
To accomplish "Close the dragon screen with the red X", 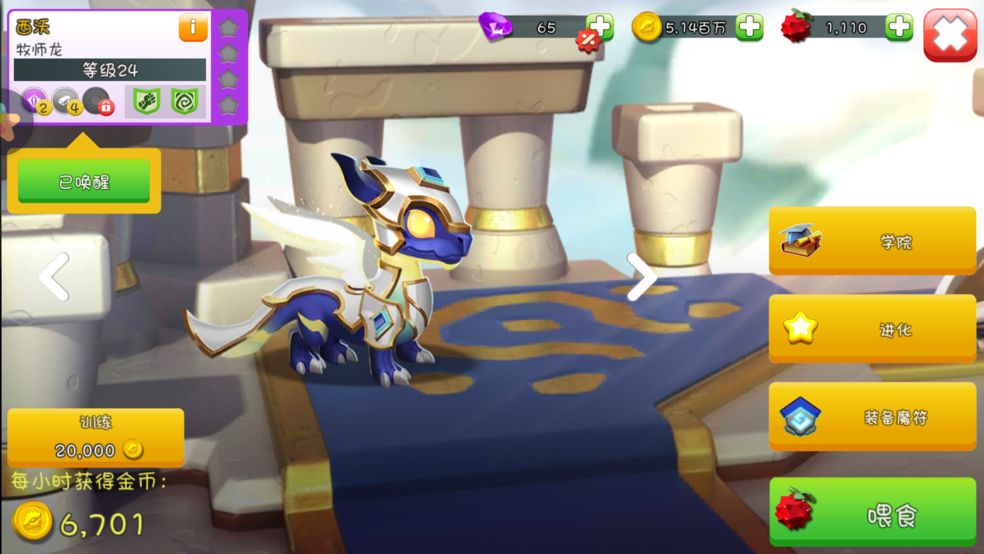I will (x=949, y=35).
